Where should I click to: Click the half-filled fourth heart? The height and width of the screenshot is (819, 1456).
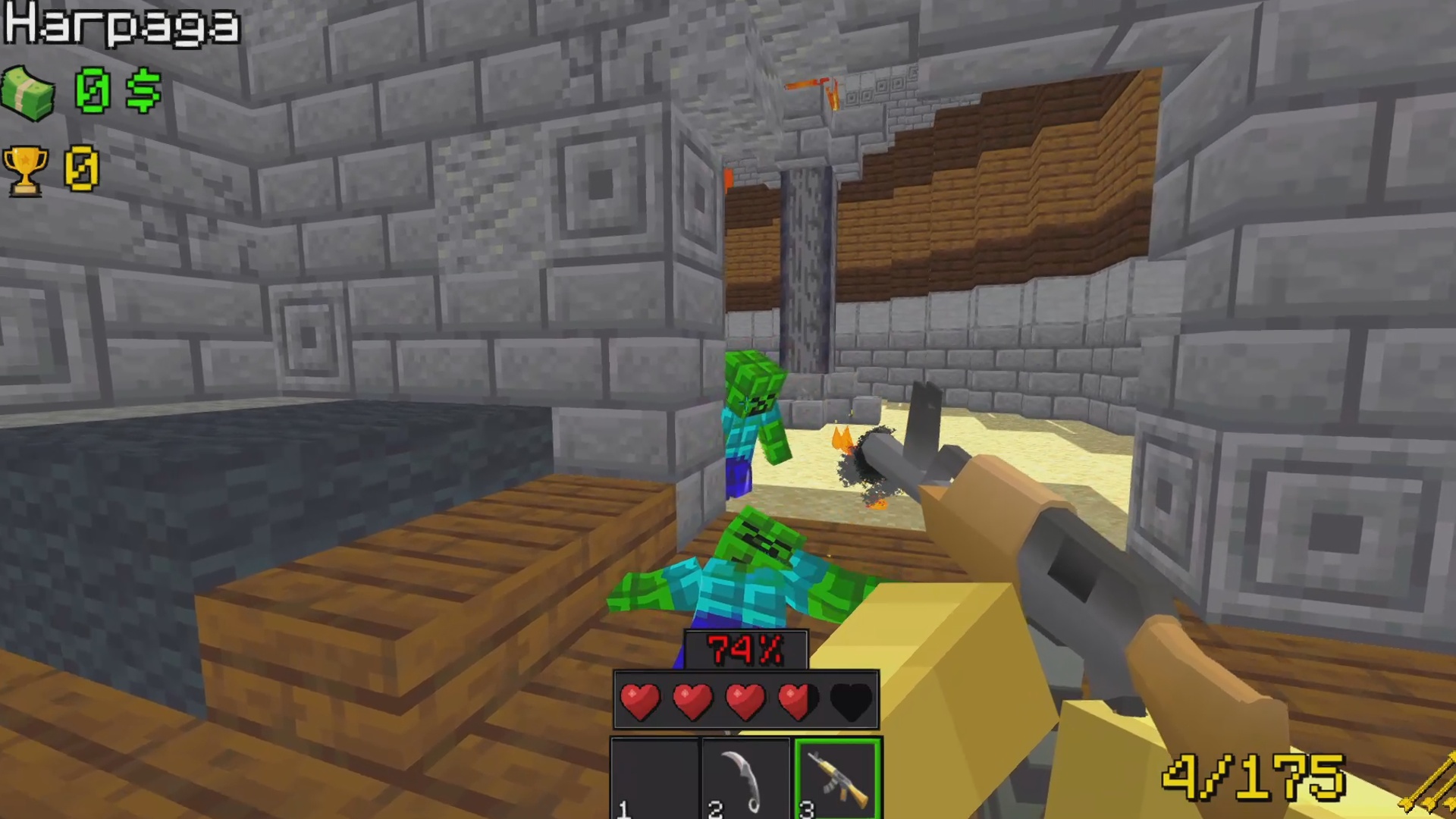(797, 699)
